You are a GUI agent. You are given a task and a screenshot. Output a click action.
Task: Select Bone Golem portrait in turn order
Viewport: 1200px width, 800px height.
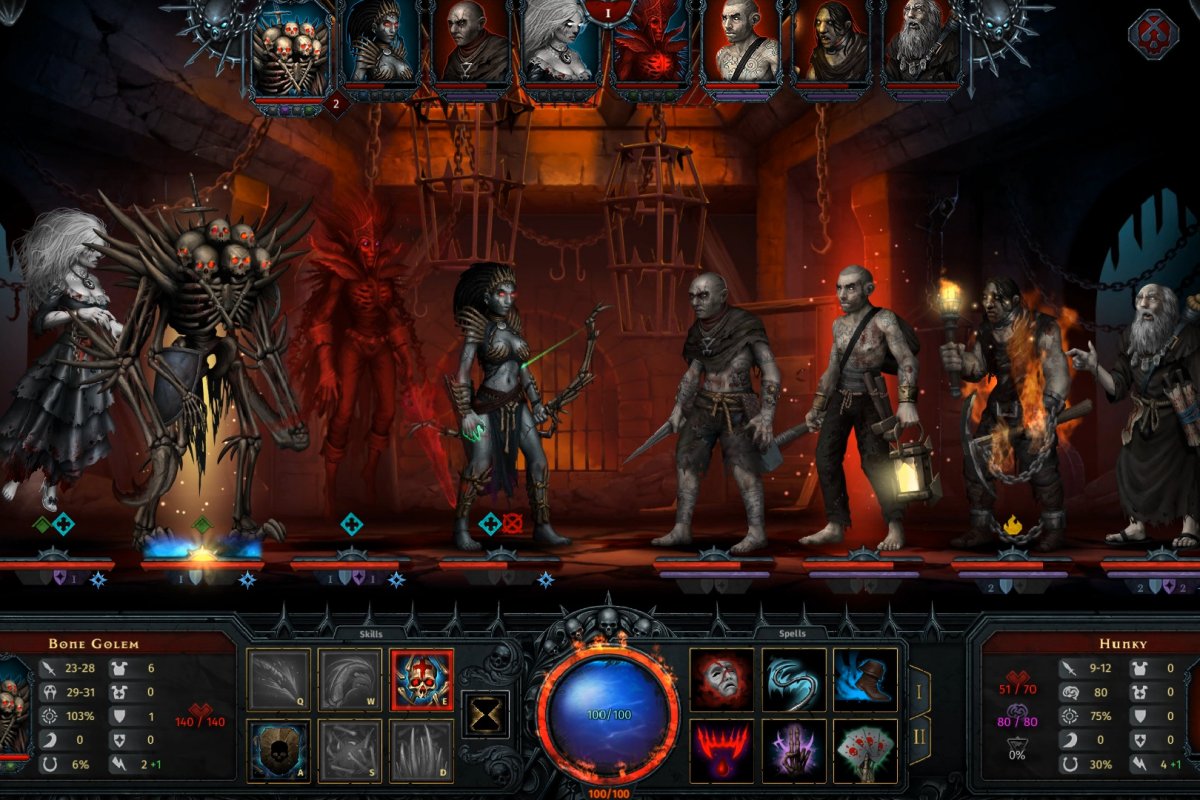(291, 50)
